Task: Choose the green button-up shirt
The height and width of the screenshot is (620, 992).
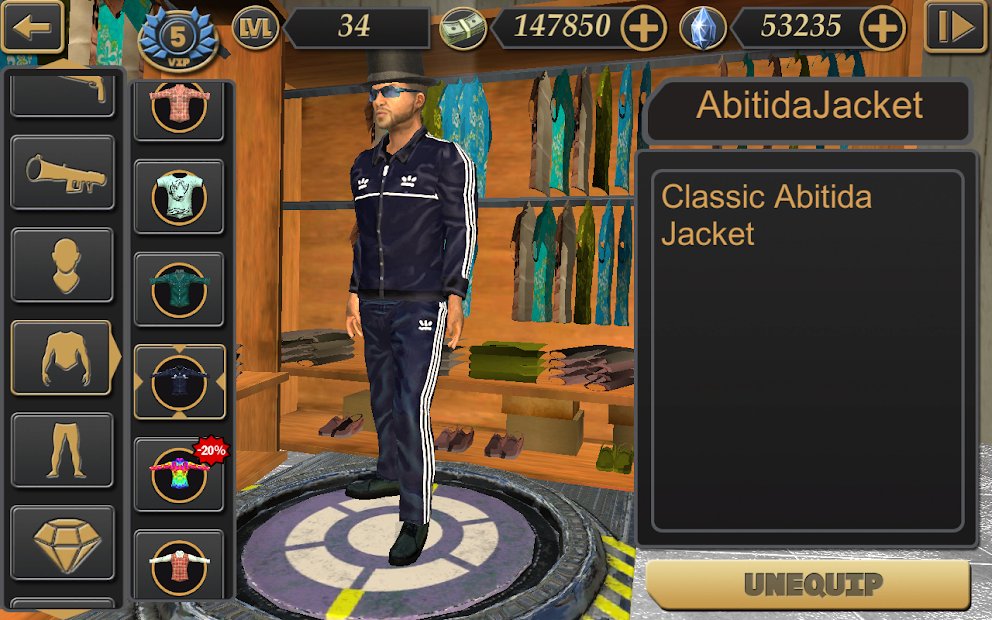Action: pos(179,289)
